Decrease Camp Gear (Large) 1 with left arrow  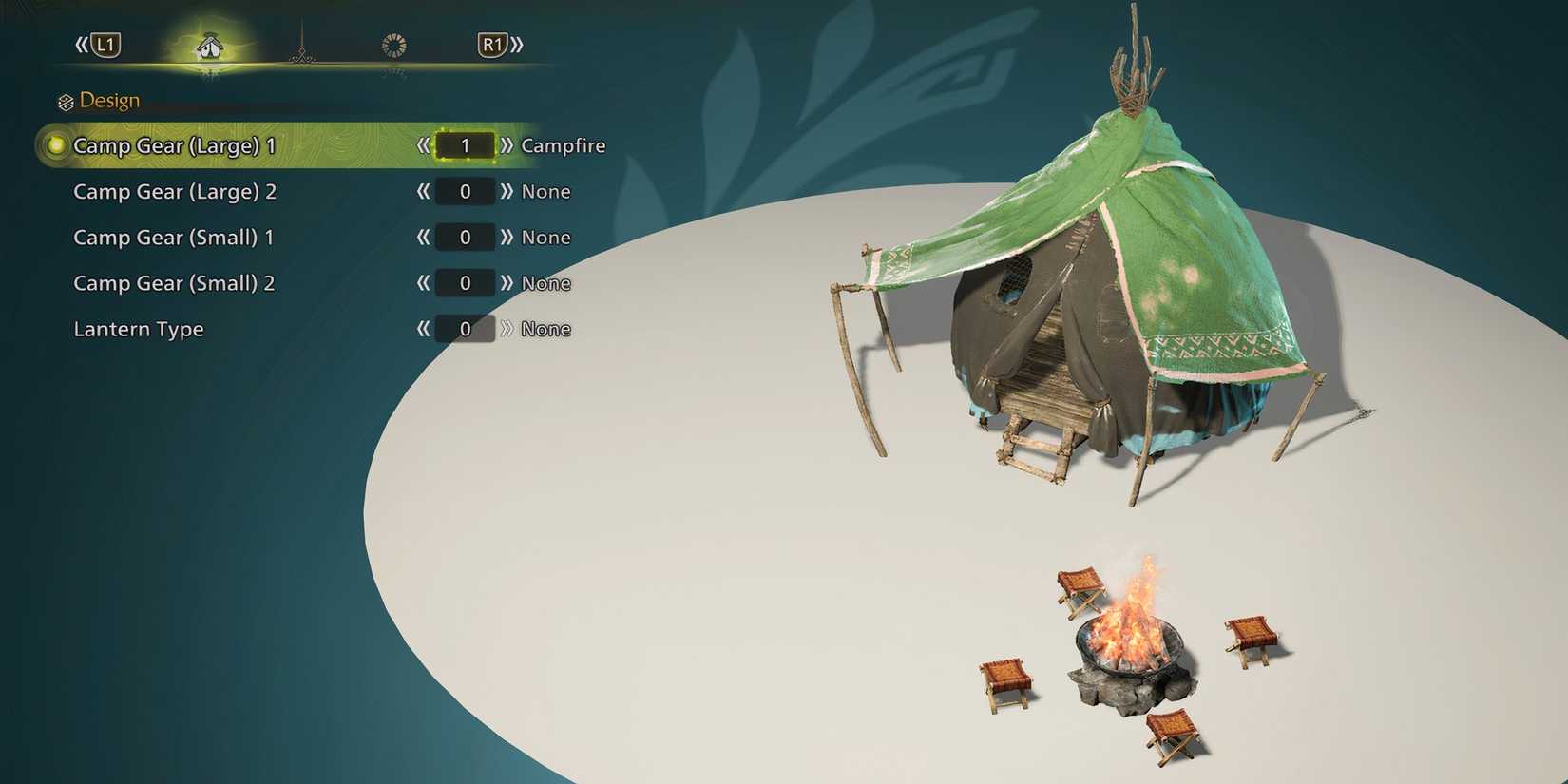coord(423,145)
